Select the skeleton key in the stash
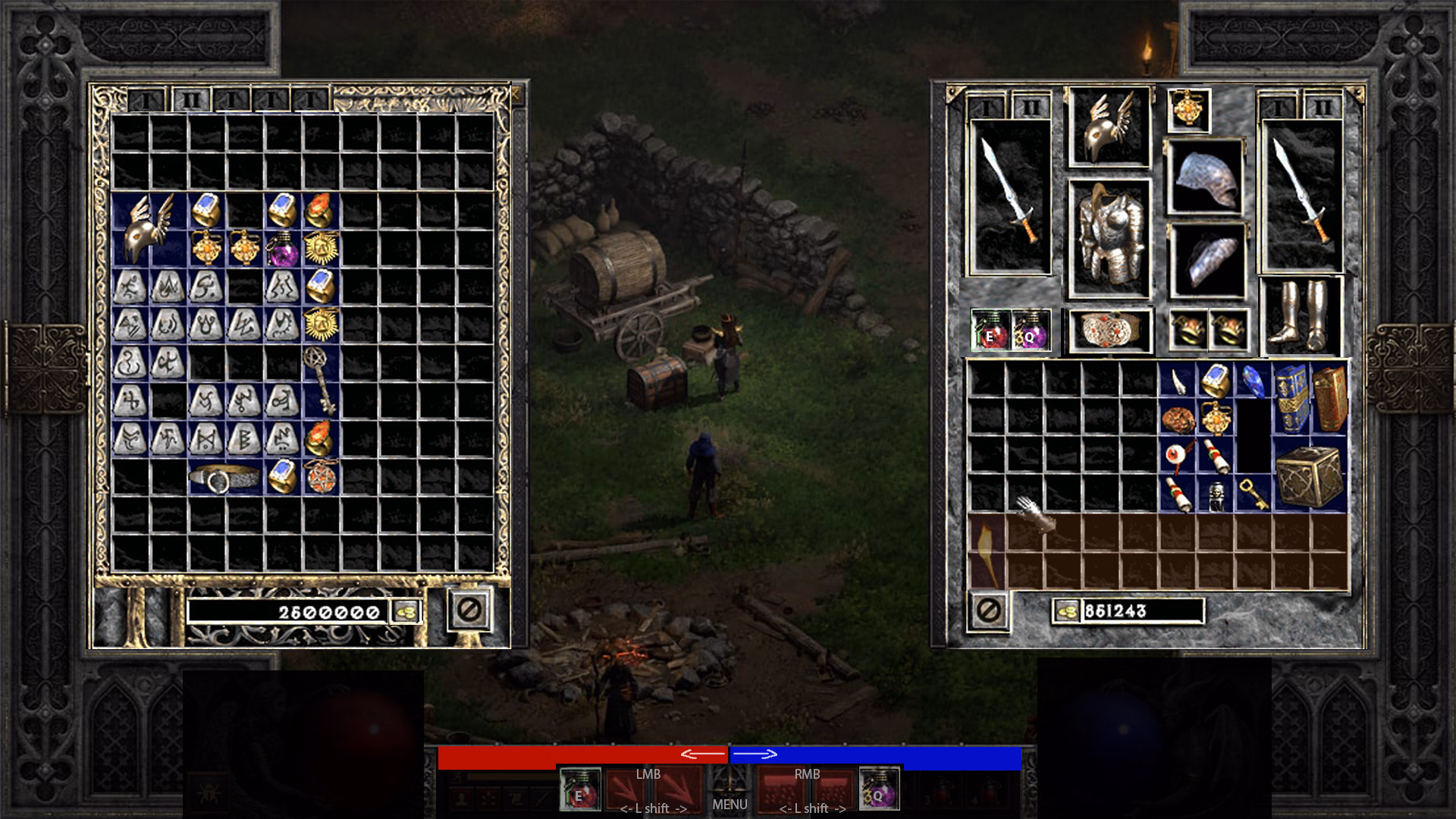1456x819 pixels. pyautogui.click(x=319, y=380)
